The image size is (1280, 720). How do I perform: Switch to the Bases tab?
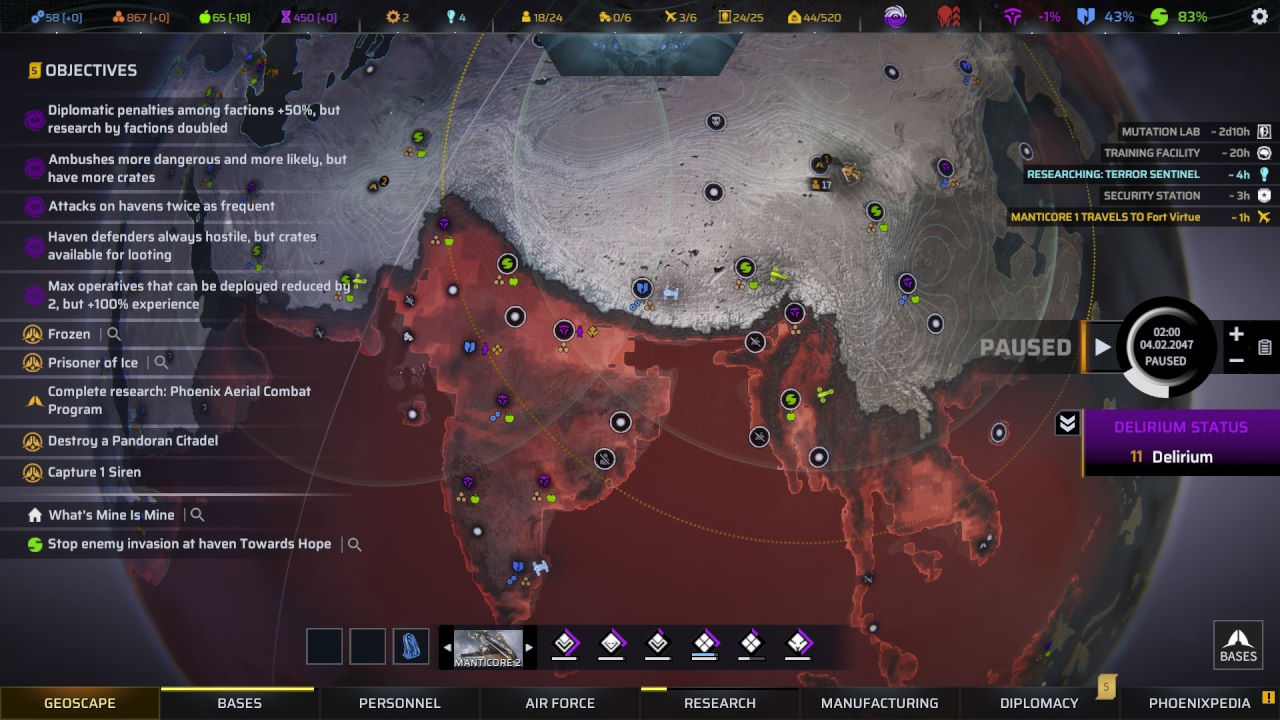point(239,703)
